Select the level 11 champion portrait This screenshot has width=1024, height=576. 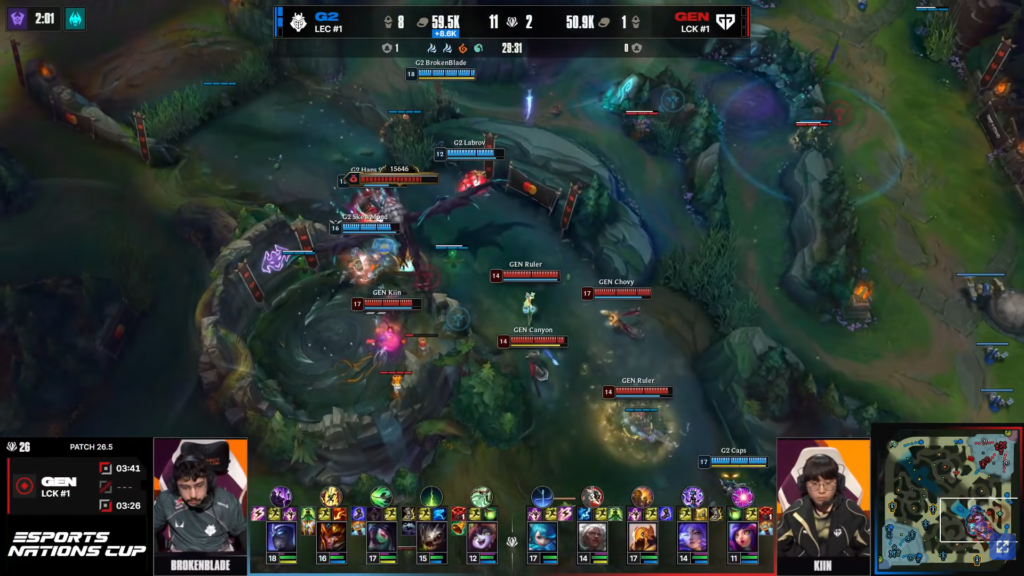pyautogui.click(x=742, y=538)
